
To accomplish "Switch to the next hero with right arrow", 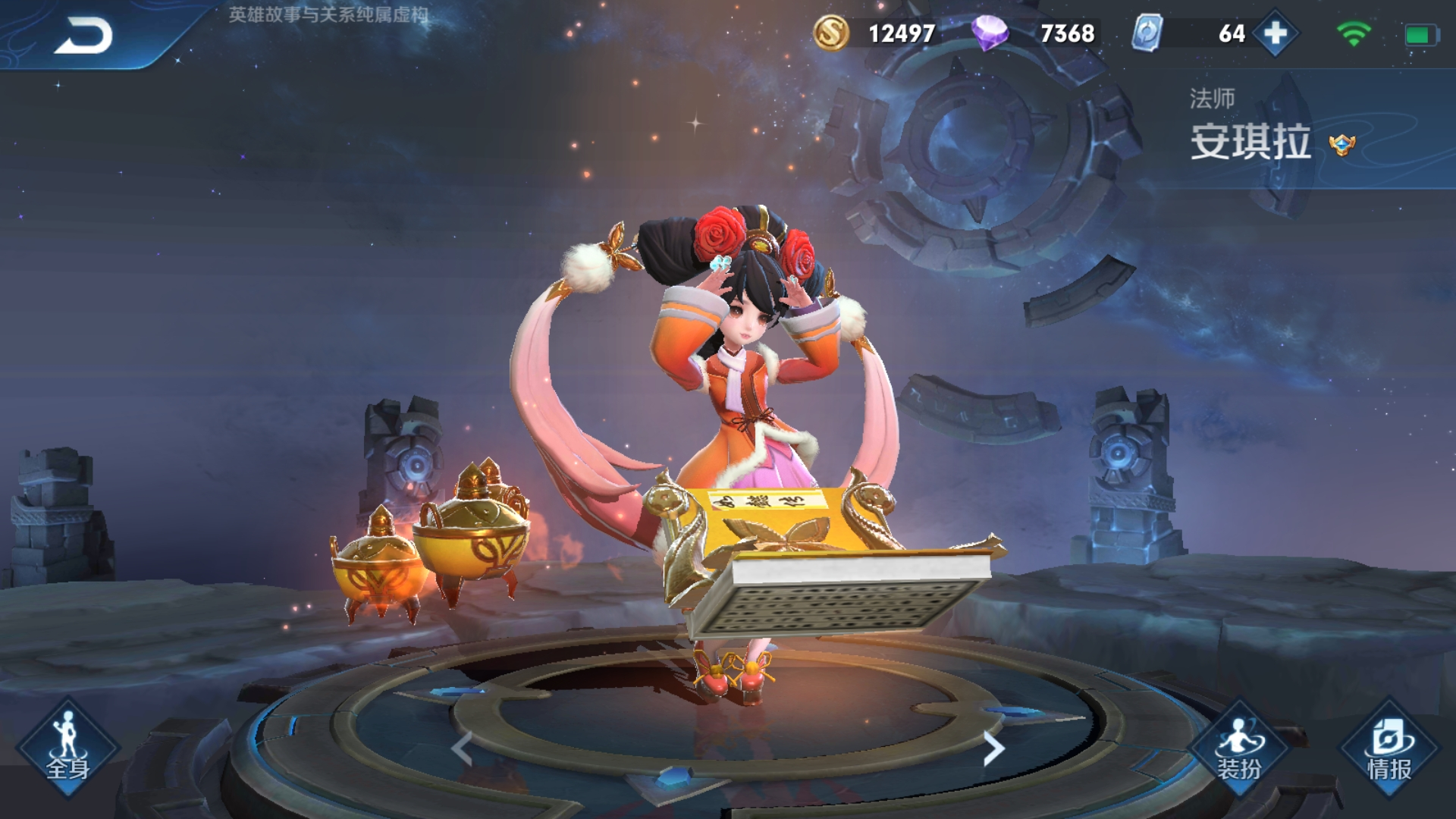I will [x=993, y=748].
